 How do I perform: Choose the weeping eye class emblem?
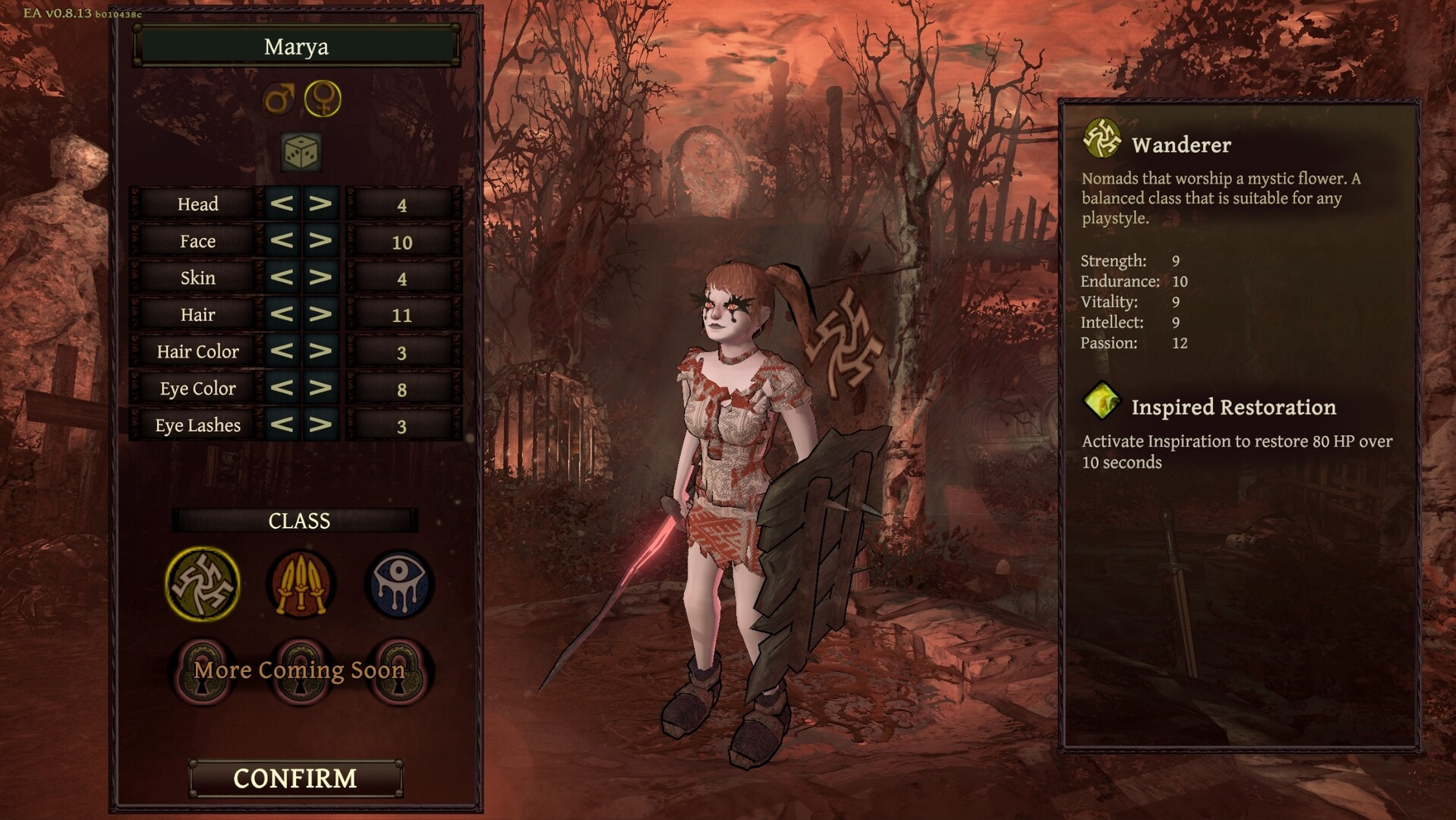tap(400, 584)
